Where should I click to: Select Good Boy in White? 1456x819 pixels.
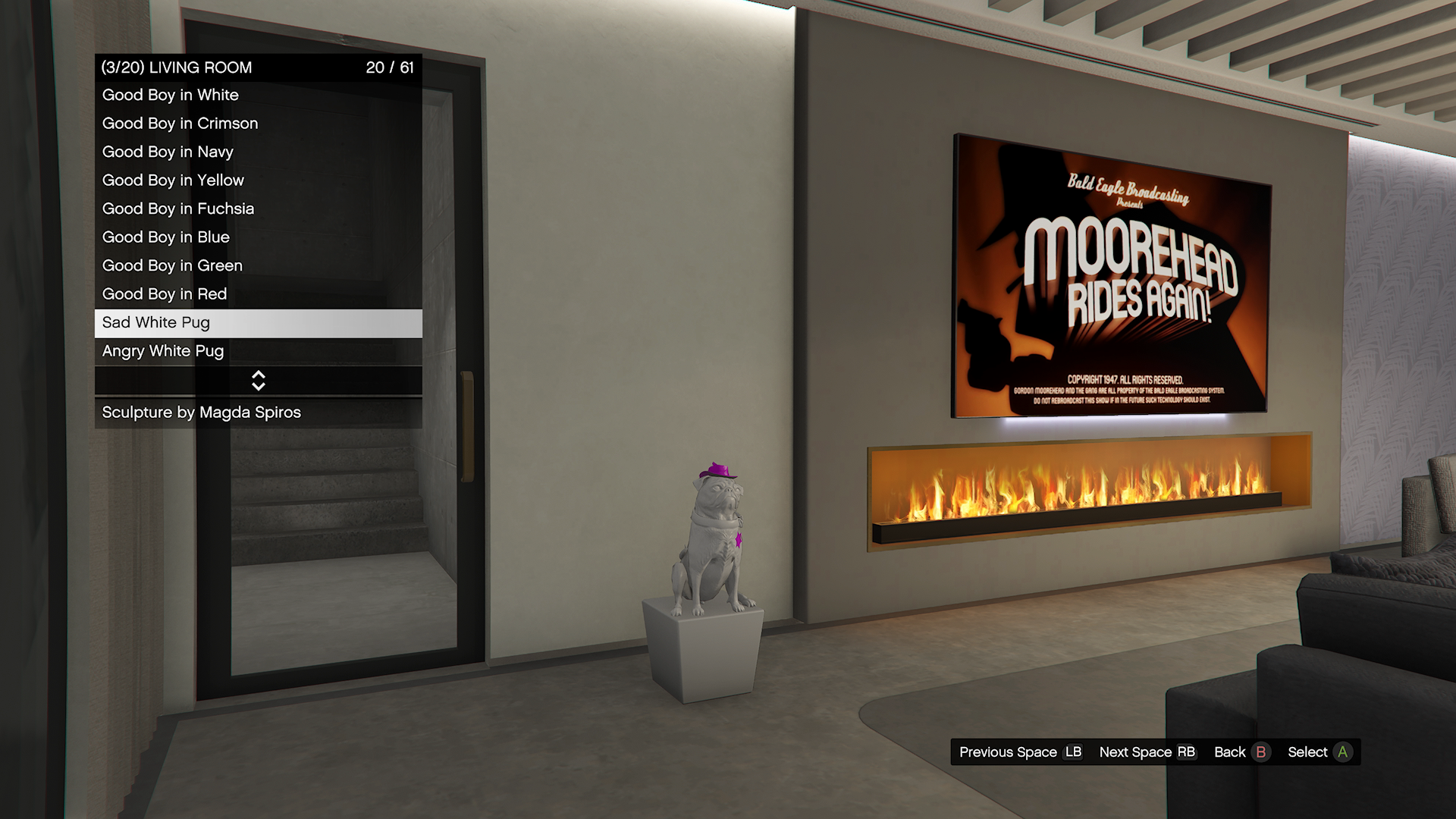pos(258,96)
